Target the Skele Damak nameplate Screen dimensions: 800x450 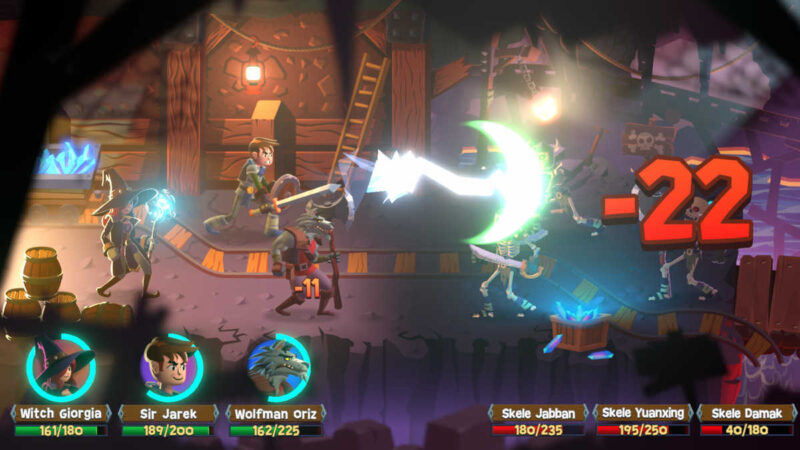[747, 413]
